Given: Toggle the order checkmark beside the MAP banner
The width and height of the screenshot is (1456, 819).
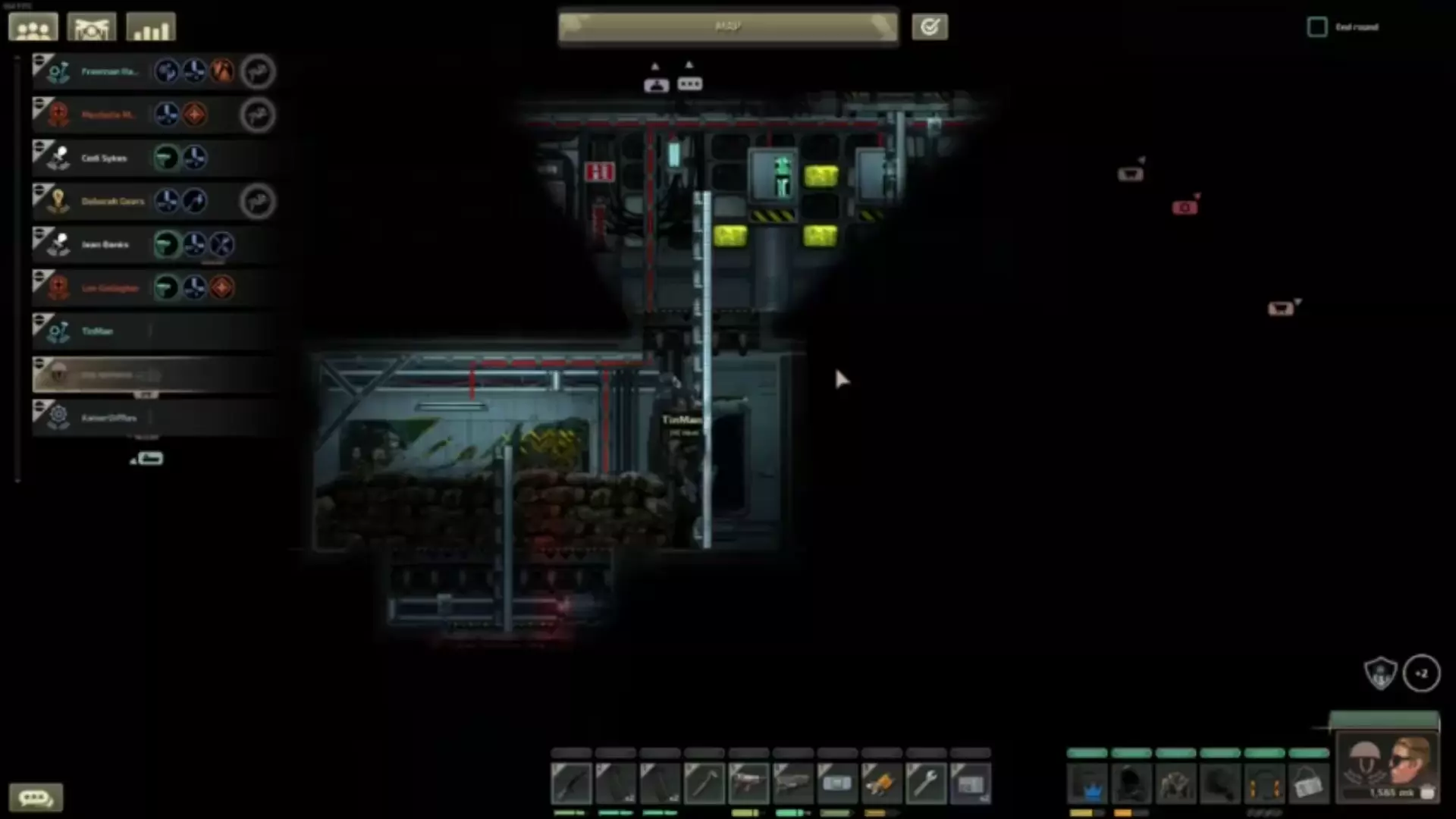Looking at the screenshot, I should (930, 27).
